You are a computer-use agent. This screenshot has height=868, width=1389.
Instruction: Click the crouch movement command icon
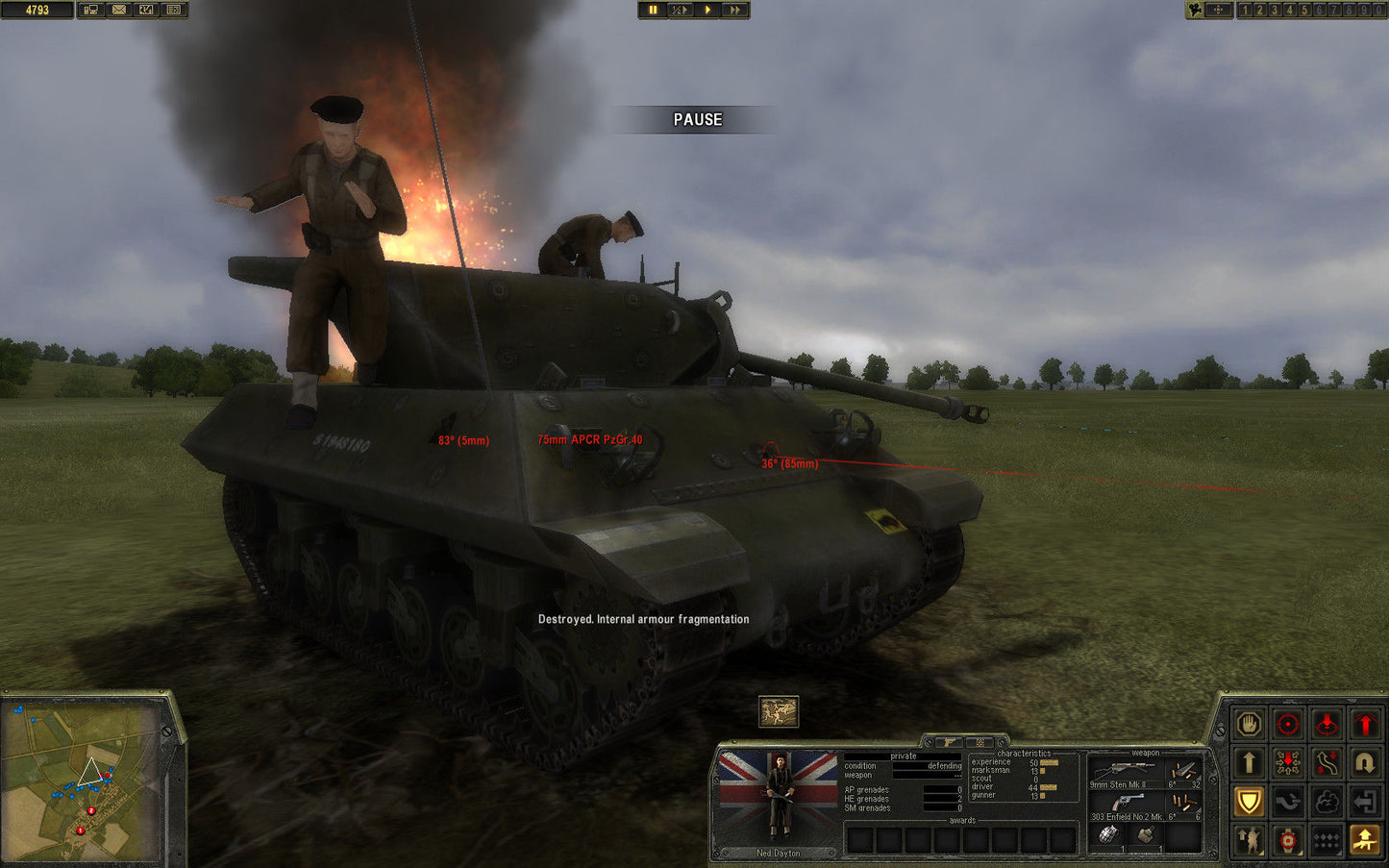[x=1288, y=802]
